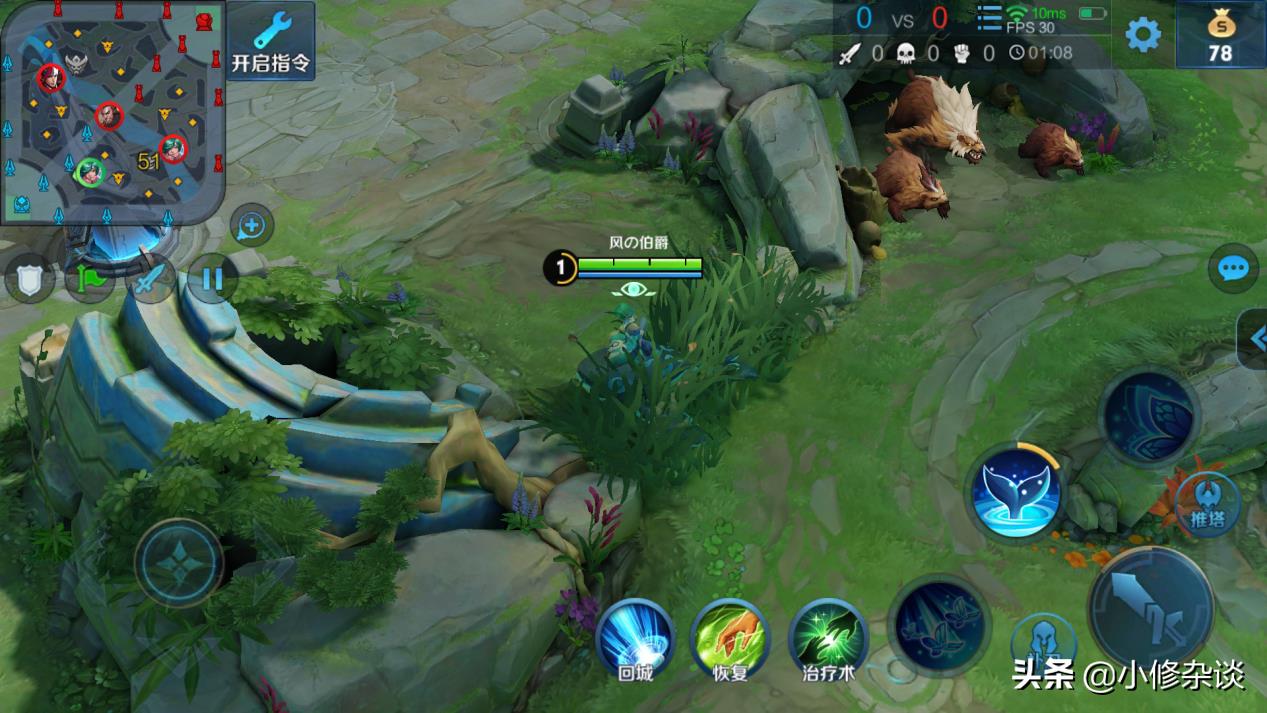Select the butterfly swarm ability icon
This screenshot has width=1267, height=713.
(x=938, y=623)
